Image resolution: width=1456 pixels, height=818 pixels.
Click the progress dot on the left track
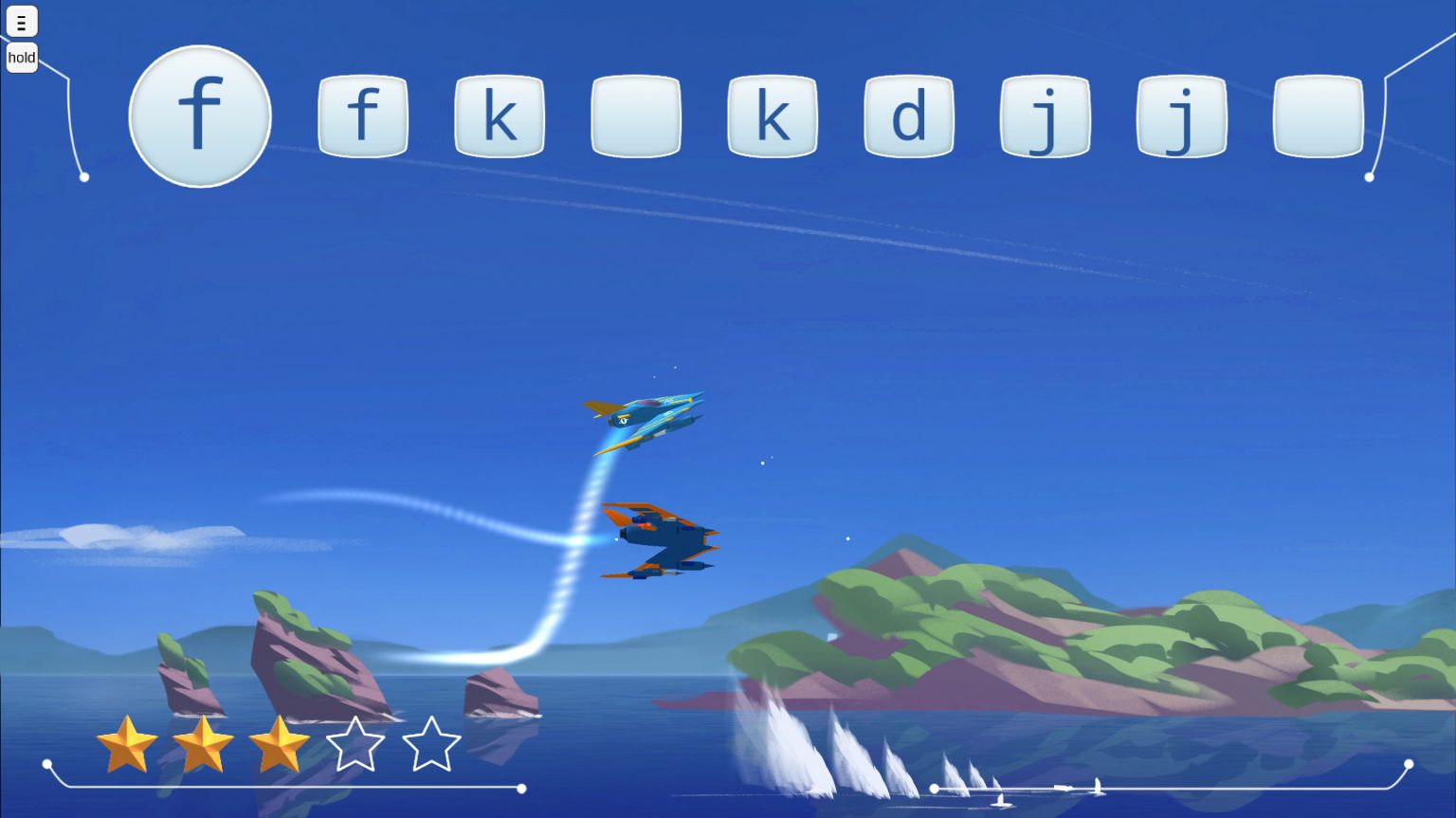(522, 787)
